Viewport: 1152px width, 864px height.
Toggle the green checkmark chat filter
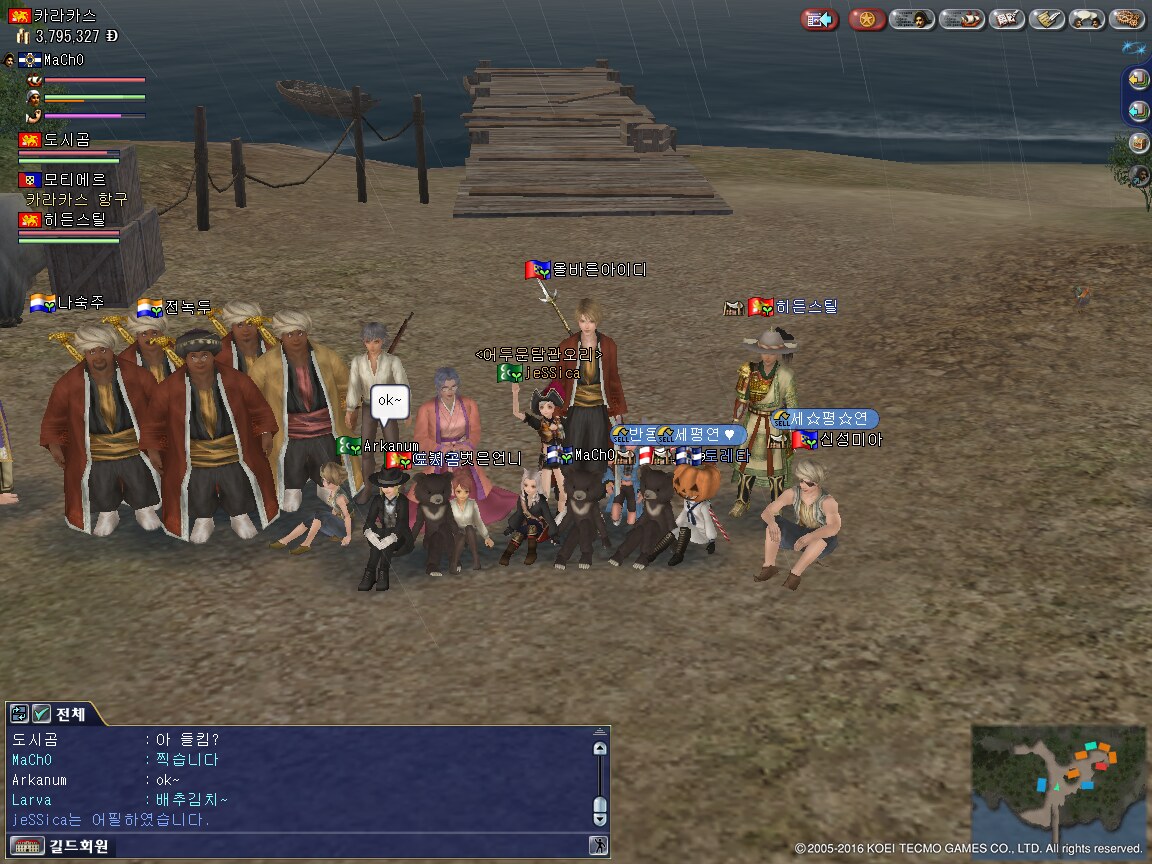click(41, 714)
